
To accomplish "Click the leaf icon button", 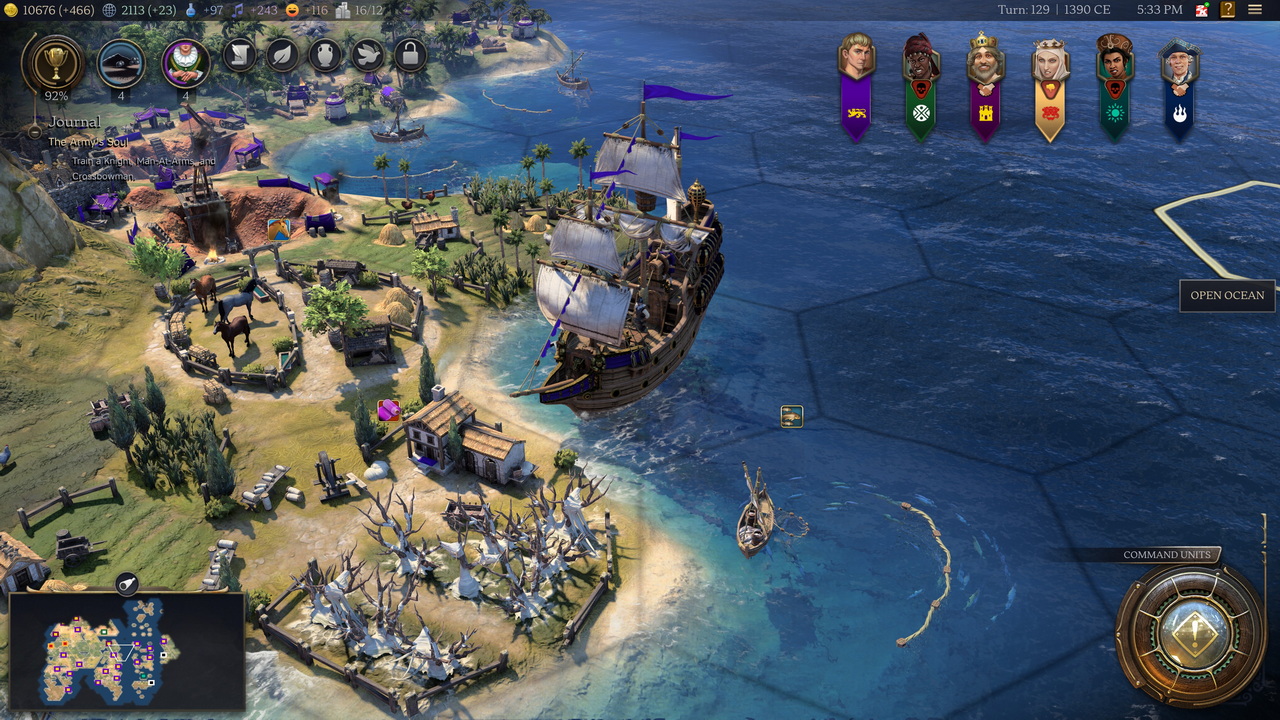I will tap(283, 54).
